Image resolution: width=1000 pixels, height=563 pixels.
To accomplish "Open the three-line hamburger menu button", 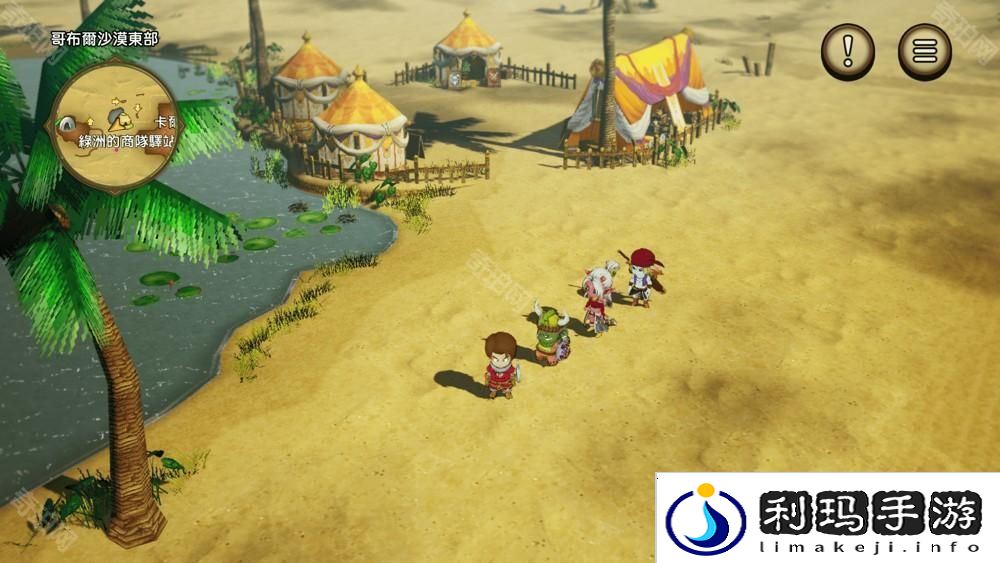I will point(925,51).
